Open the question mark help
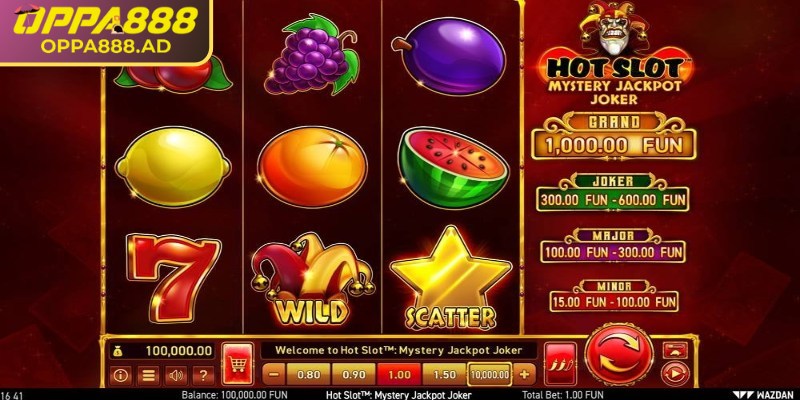 pos(202,376)
